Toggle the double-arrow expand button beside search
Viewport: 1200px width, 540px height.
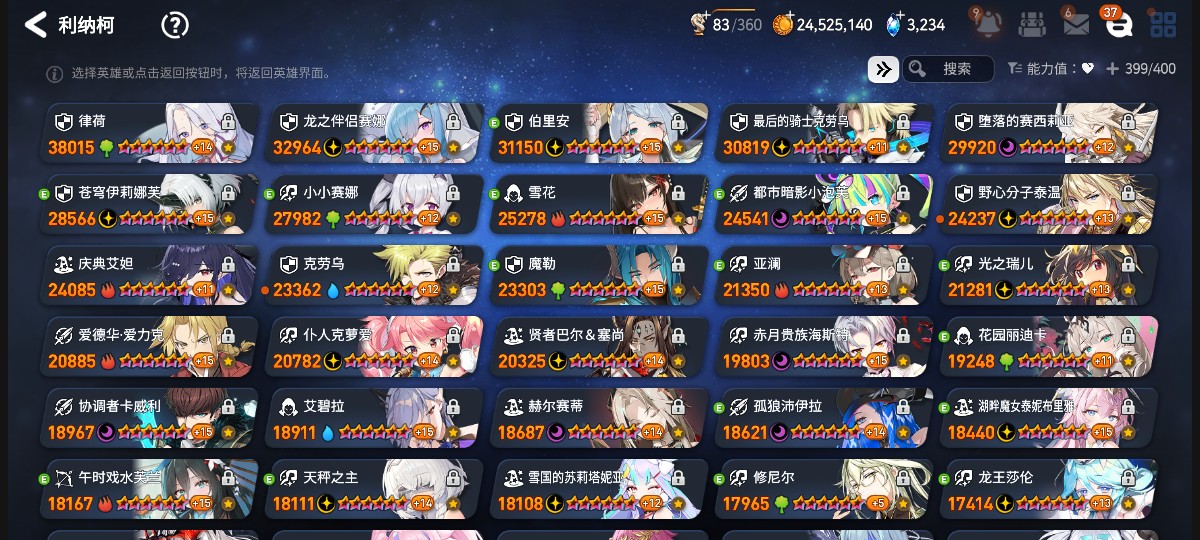coord(882,69)
